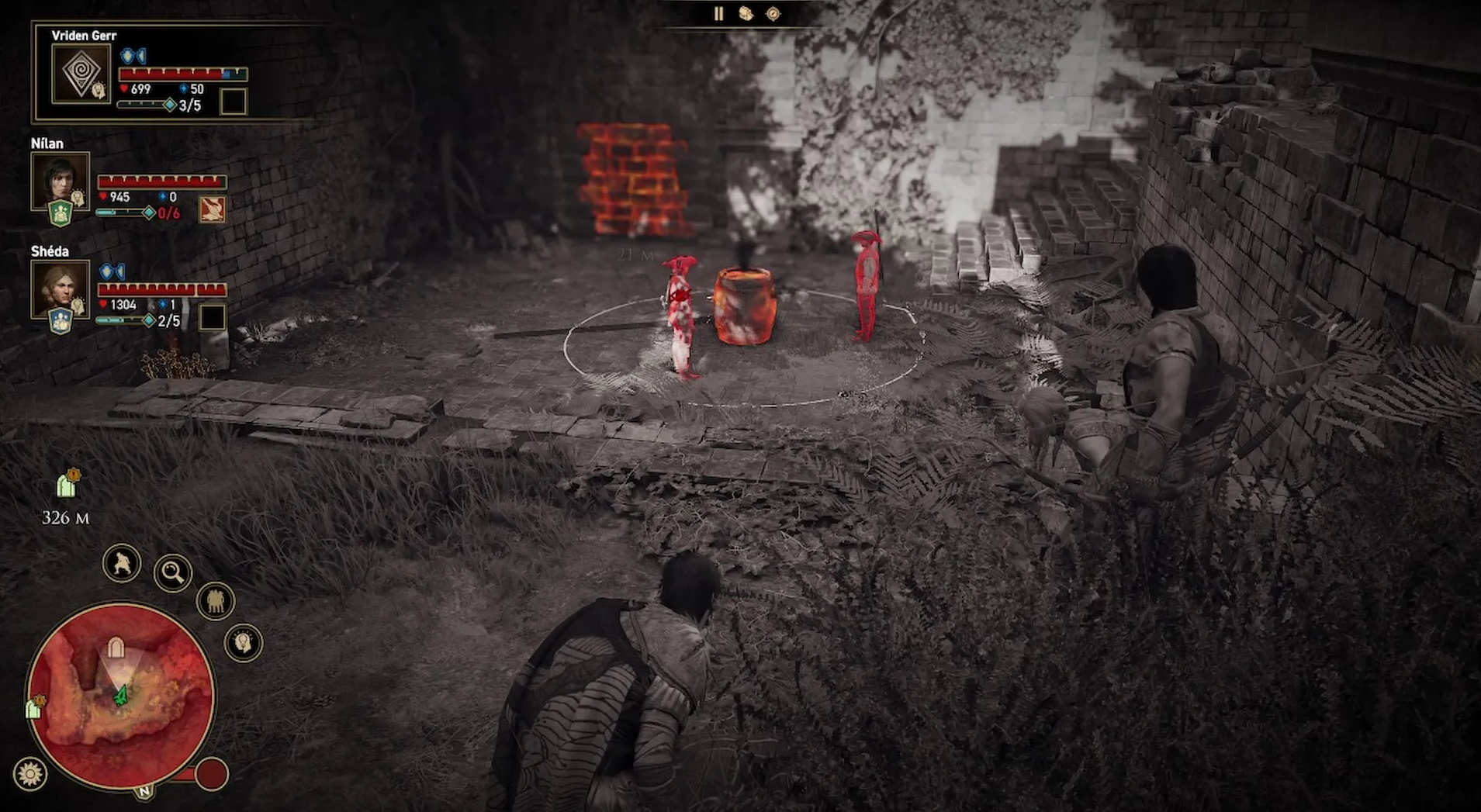Select the quest waypoint marker showing 326 M
Image resolution: width=1481 pixels, height=812 pixels.
[x=67, y=485]
